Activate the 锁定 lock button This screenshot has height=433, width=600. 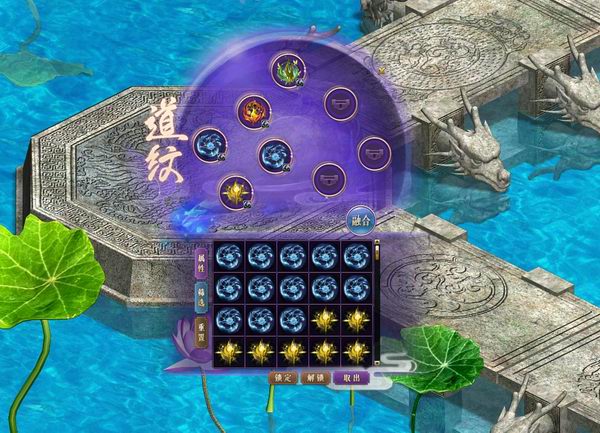tap(282, 378)
